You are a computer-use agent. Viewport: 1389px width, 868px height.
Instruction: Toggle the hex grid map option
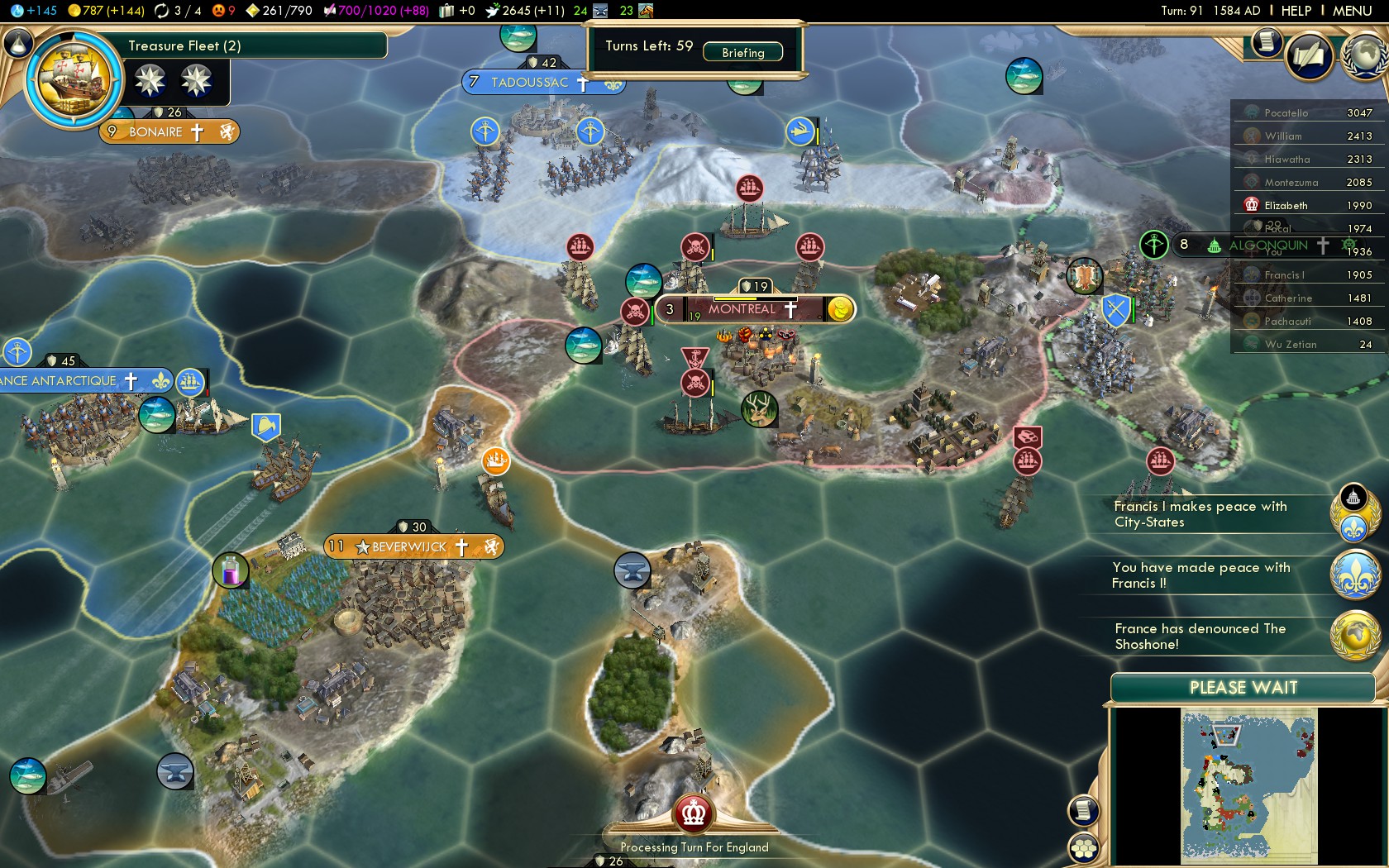point(1084,848)
